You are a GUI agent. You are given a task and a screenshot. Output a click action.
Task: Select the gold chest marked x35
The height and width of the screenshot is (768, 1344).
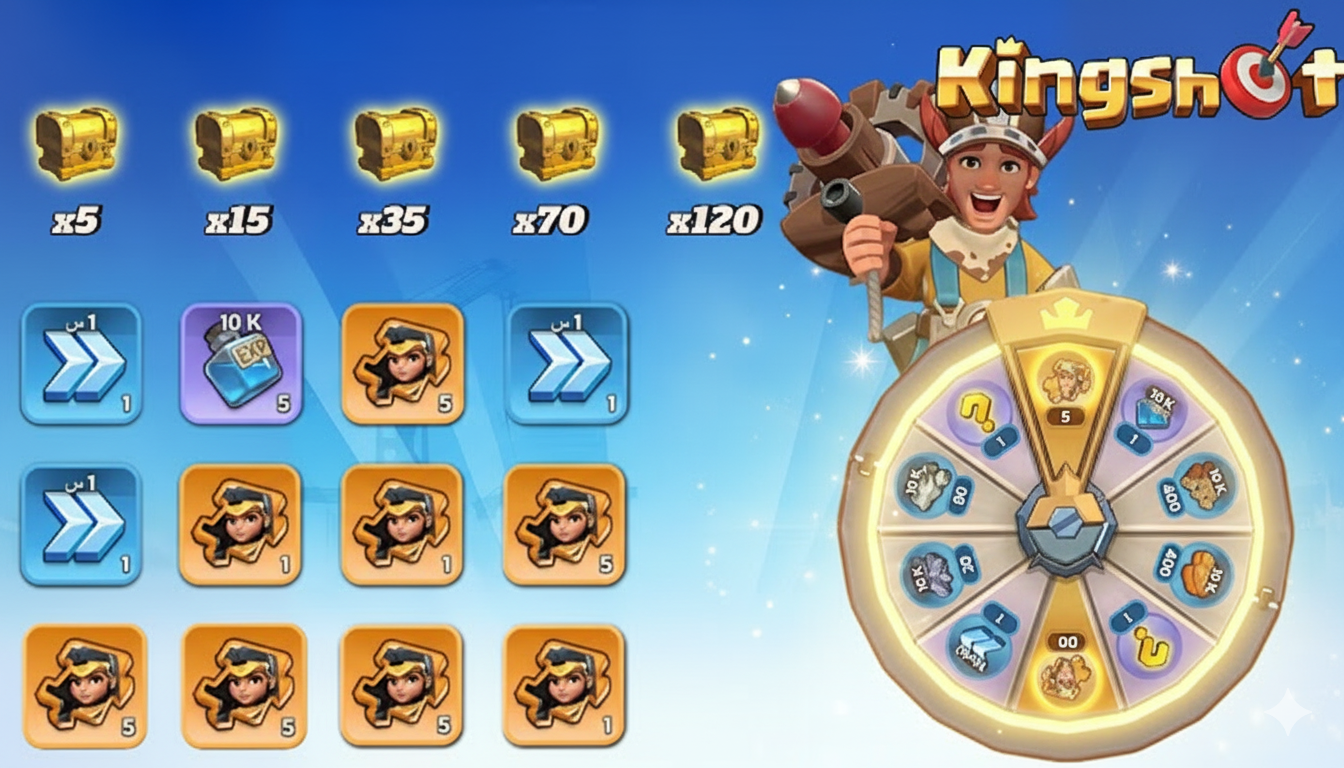coord(396,144)
